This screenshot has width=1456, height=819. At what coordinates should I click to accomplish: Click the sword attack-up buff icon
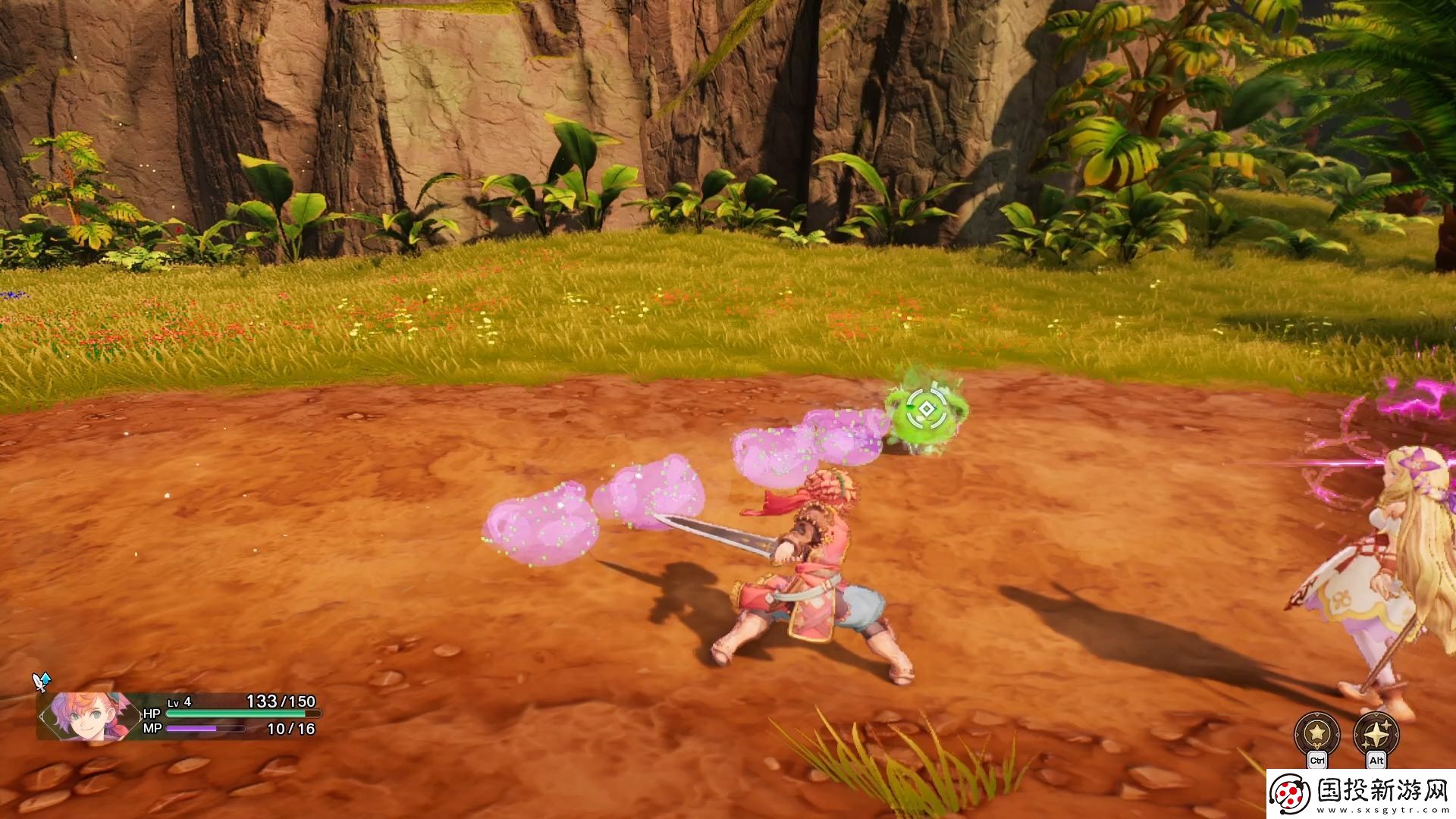41,682
